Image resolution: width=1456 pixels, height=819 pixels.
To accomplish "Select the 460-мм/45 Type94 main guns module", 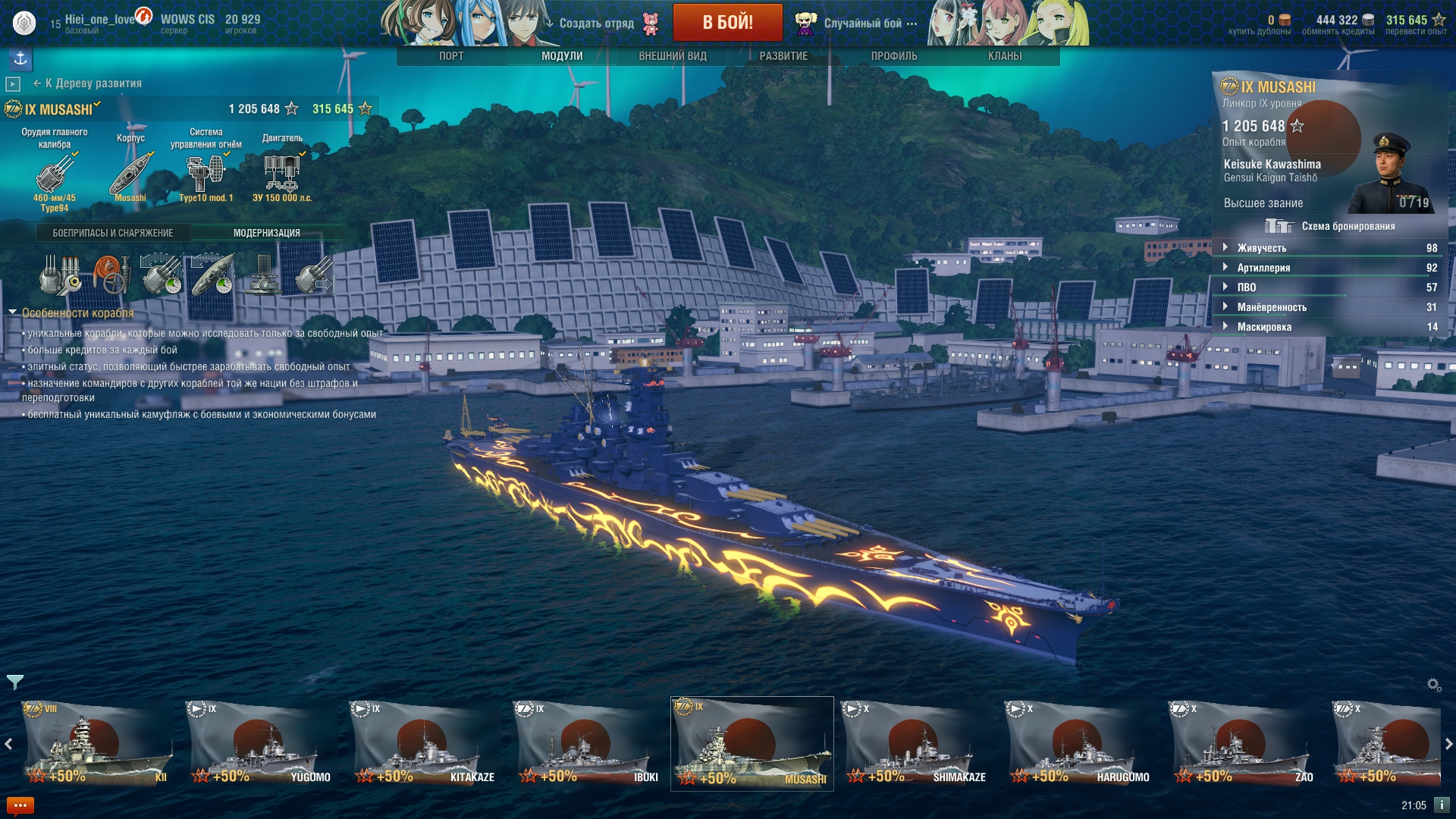I will (55, 174).
